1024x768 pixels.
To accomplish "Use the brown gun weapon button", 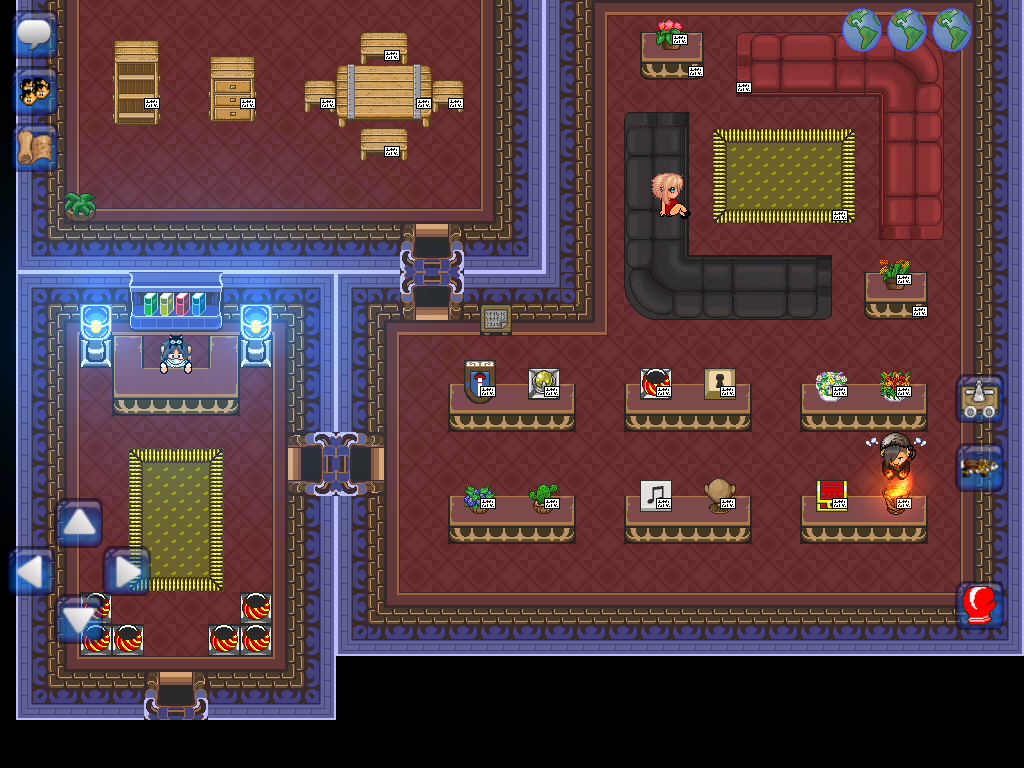I will [979, 467].
